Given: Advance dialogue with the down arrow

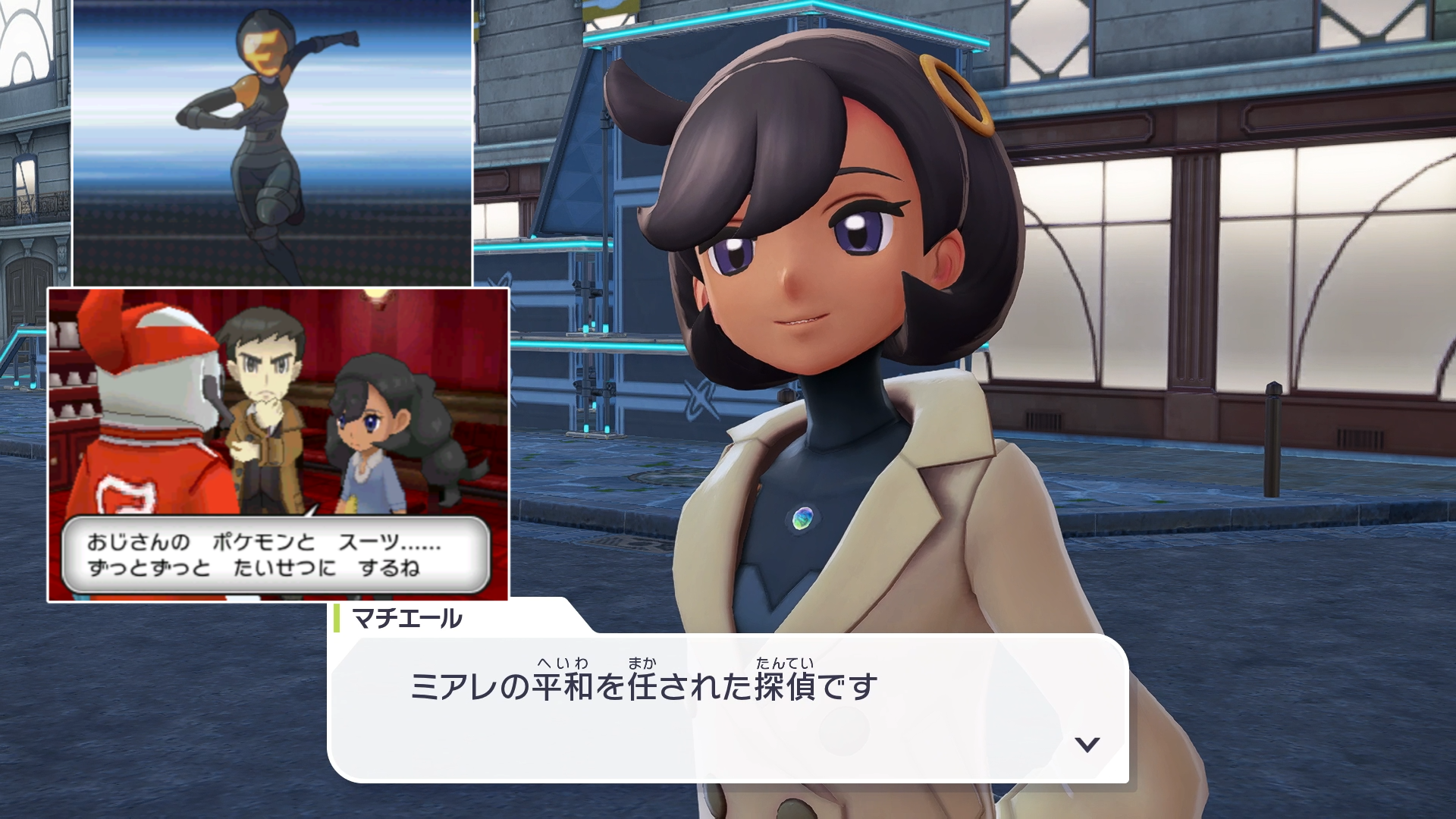Looking at the screenshot, I should click(x=1087, y=744).
